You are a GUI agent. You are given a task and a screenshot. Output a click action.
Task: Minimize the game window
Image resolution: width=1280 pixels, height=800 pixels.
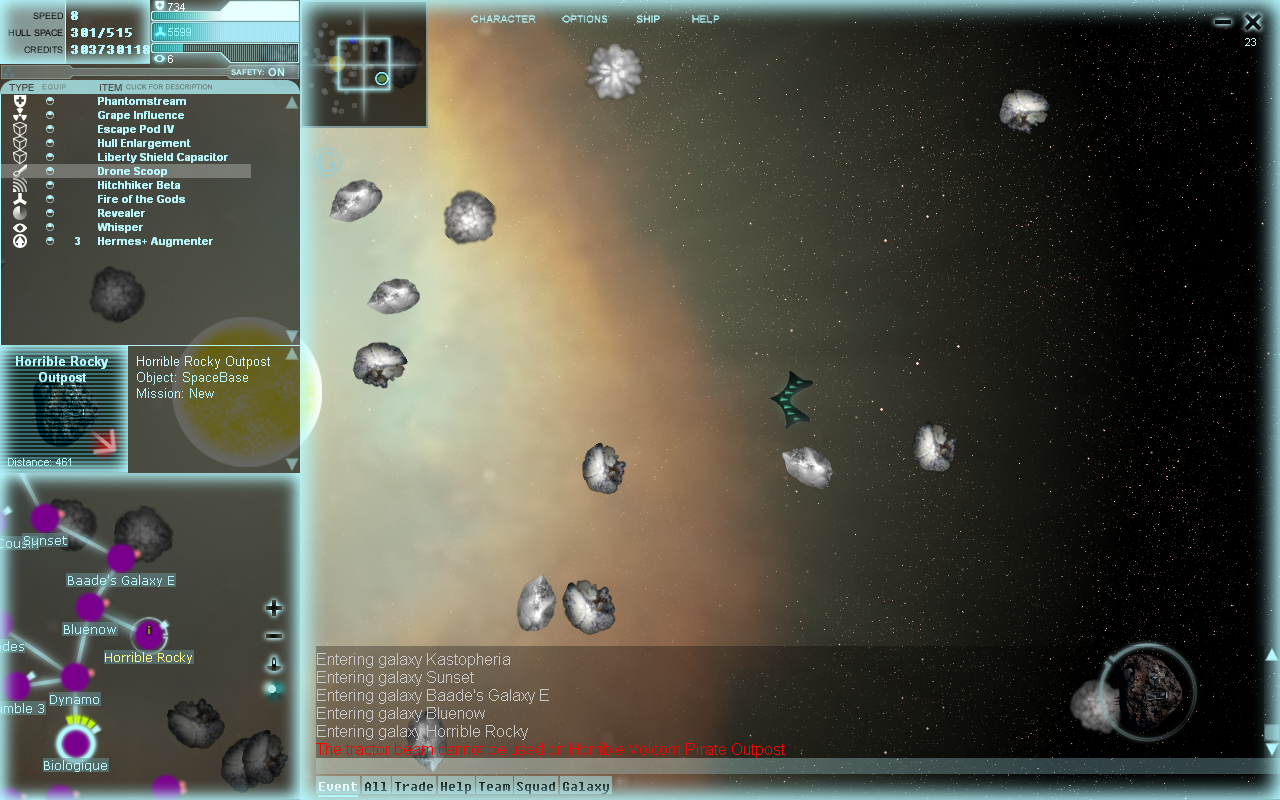[x=1223, y=22]
